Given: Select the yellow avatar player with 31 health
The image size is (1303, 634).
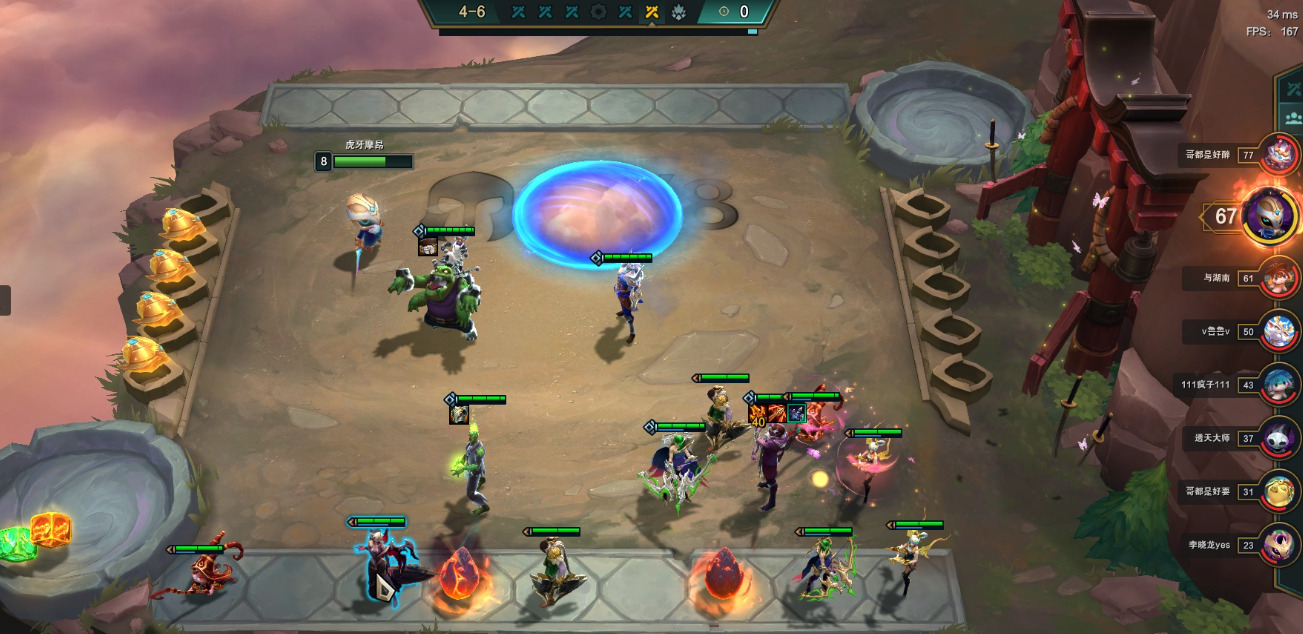Looking at the screenshot, I should [x=1279, y=491].
